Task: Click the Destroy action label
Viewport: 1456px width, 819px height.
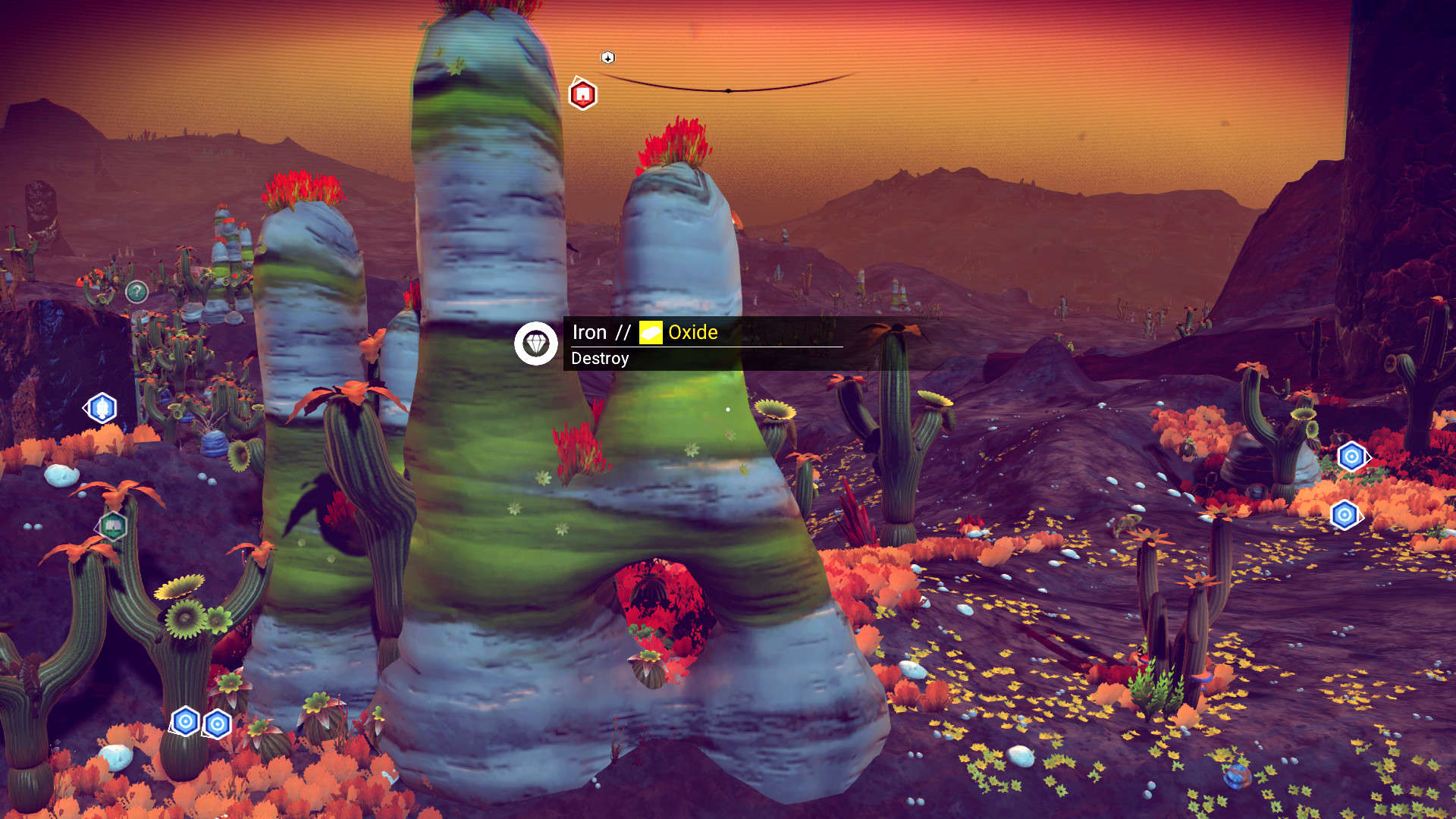Action: [600, 359]
